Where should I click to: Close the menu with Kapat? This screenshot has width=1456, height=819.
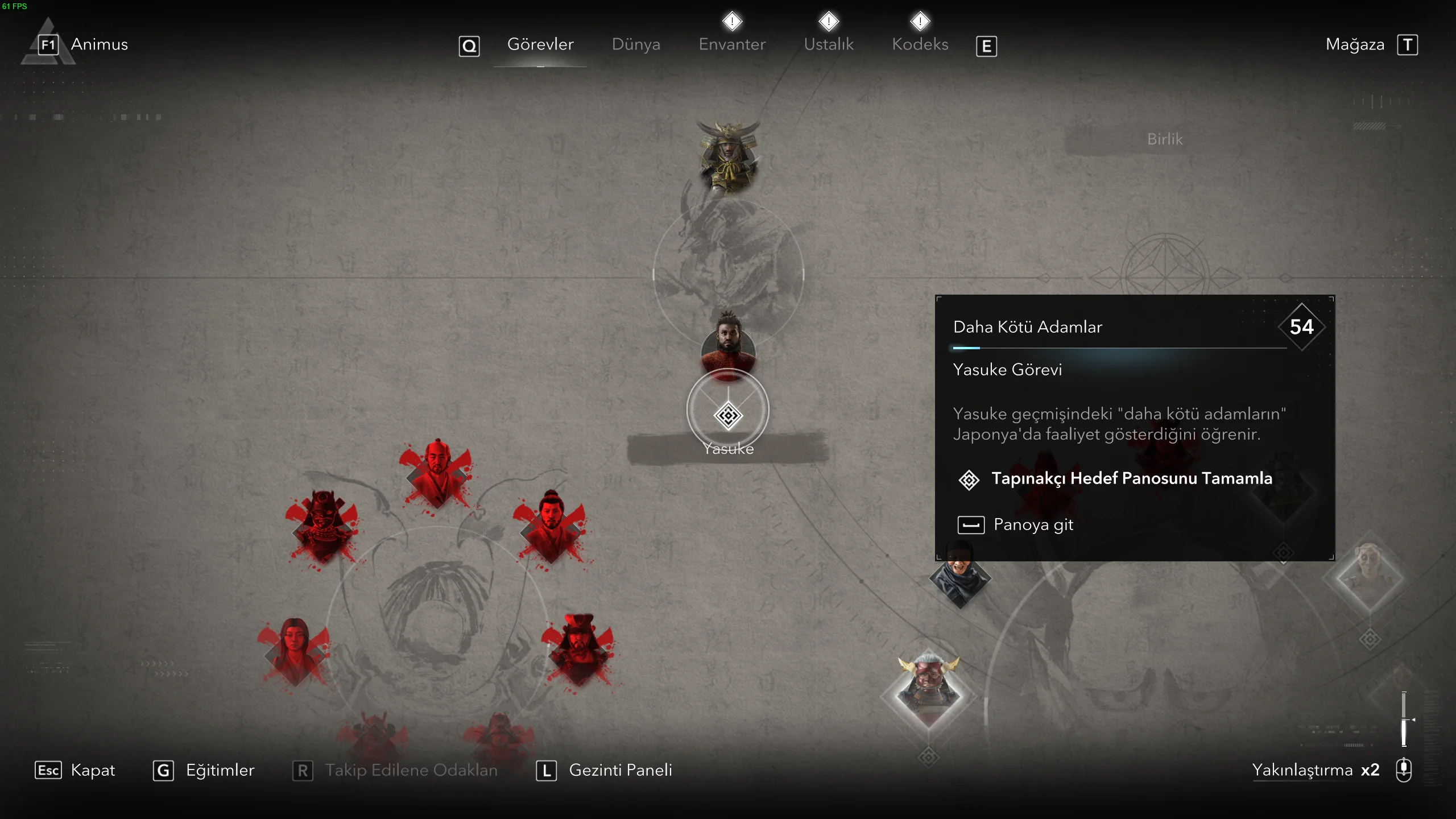coord(92,770)
